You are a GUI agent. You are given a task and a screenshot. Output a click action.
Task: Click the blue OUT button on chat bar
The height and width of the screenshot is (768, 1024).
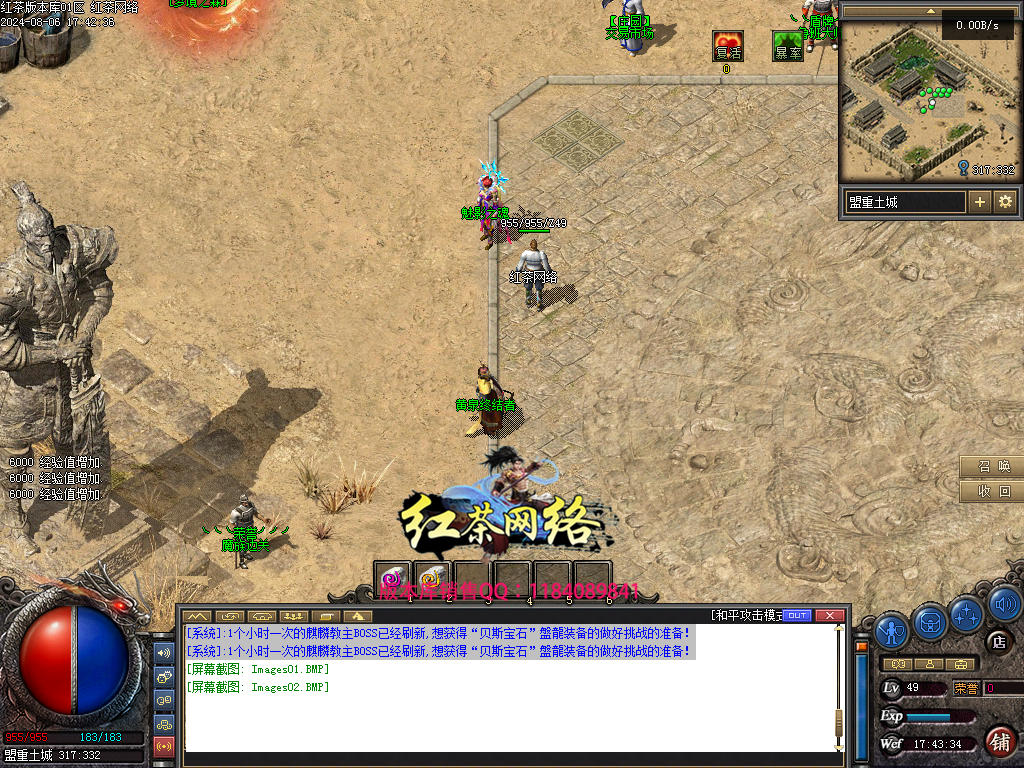coord(796,615)
